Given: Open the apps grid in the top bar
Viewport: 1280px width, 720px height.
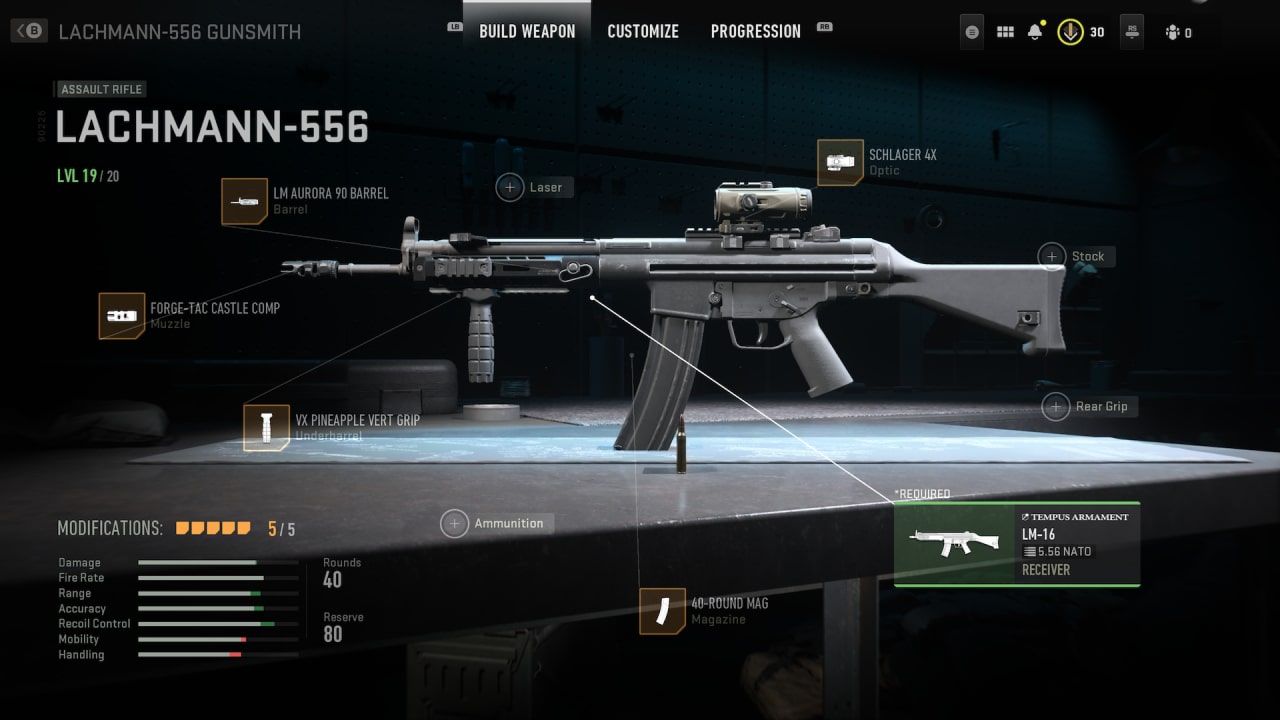Looking at the screenshot, I should pyautogui.click(x=1005, y=31).
